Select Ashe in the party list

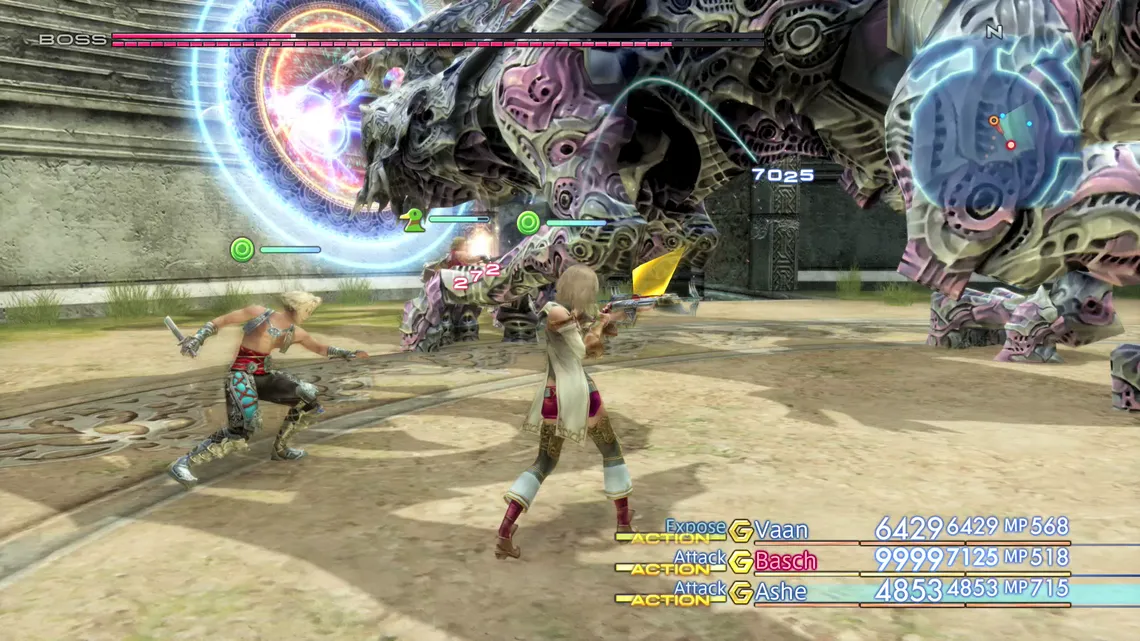781,592
